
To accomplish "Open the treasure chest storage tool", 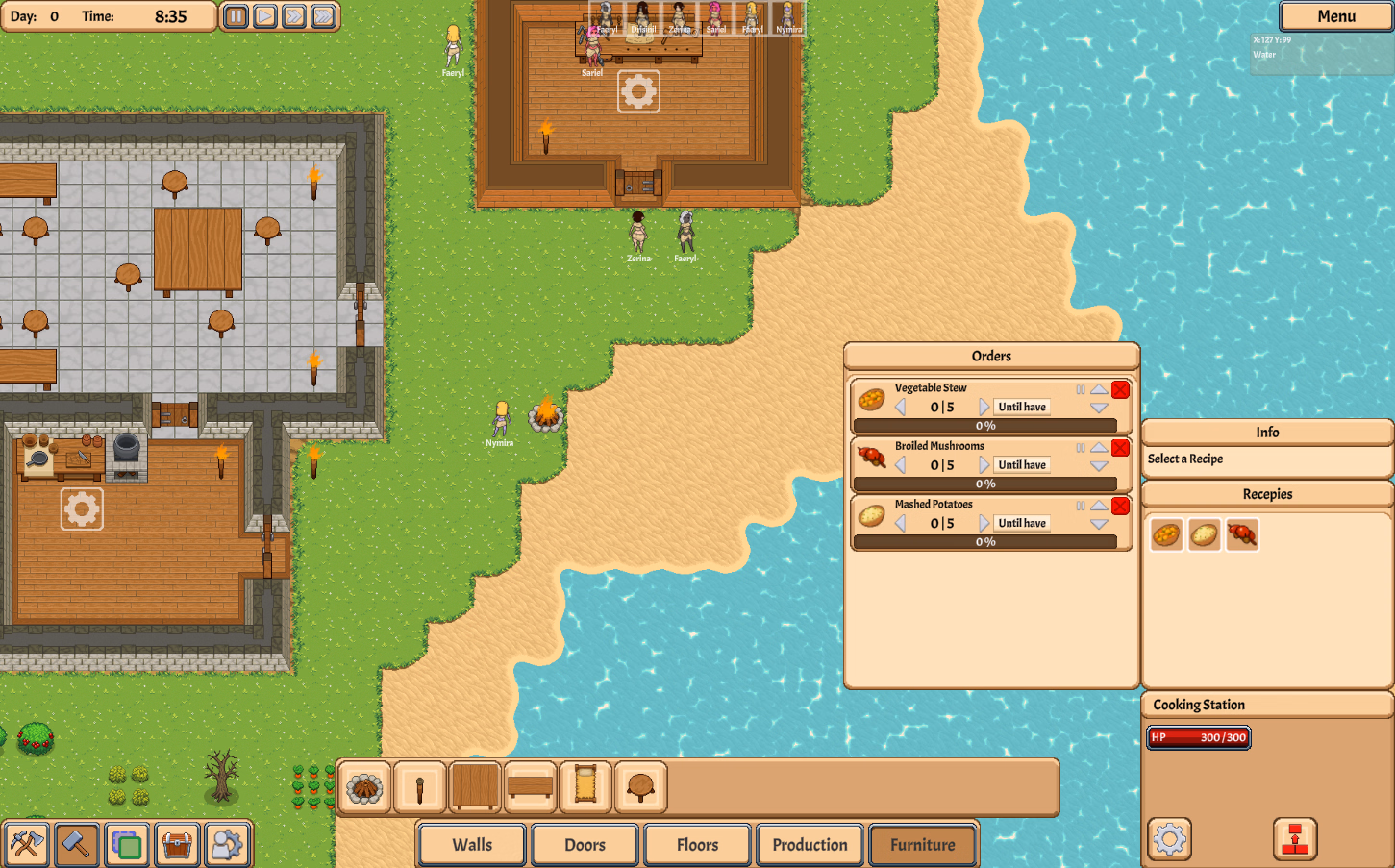I will tap(177, 845).
